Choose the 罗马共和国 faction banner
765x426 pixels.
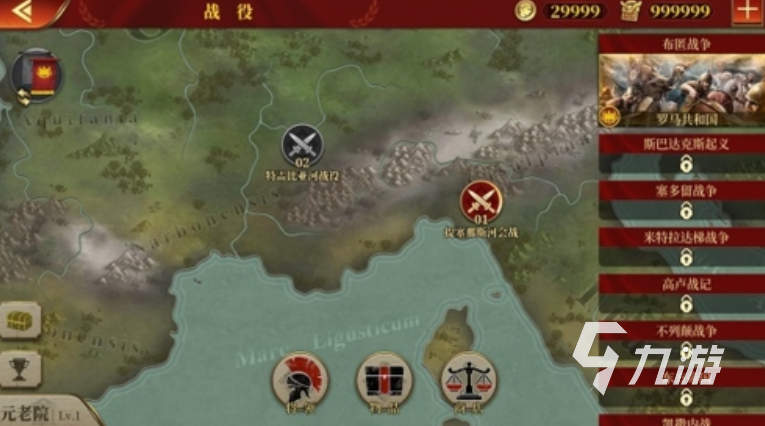click(x=681, y=90)
